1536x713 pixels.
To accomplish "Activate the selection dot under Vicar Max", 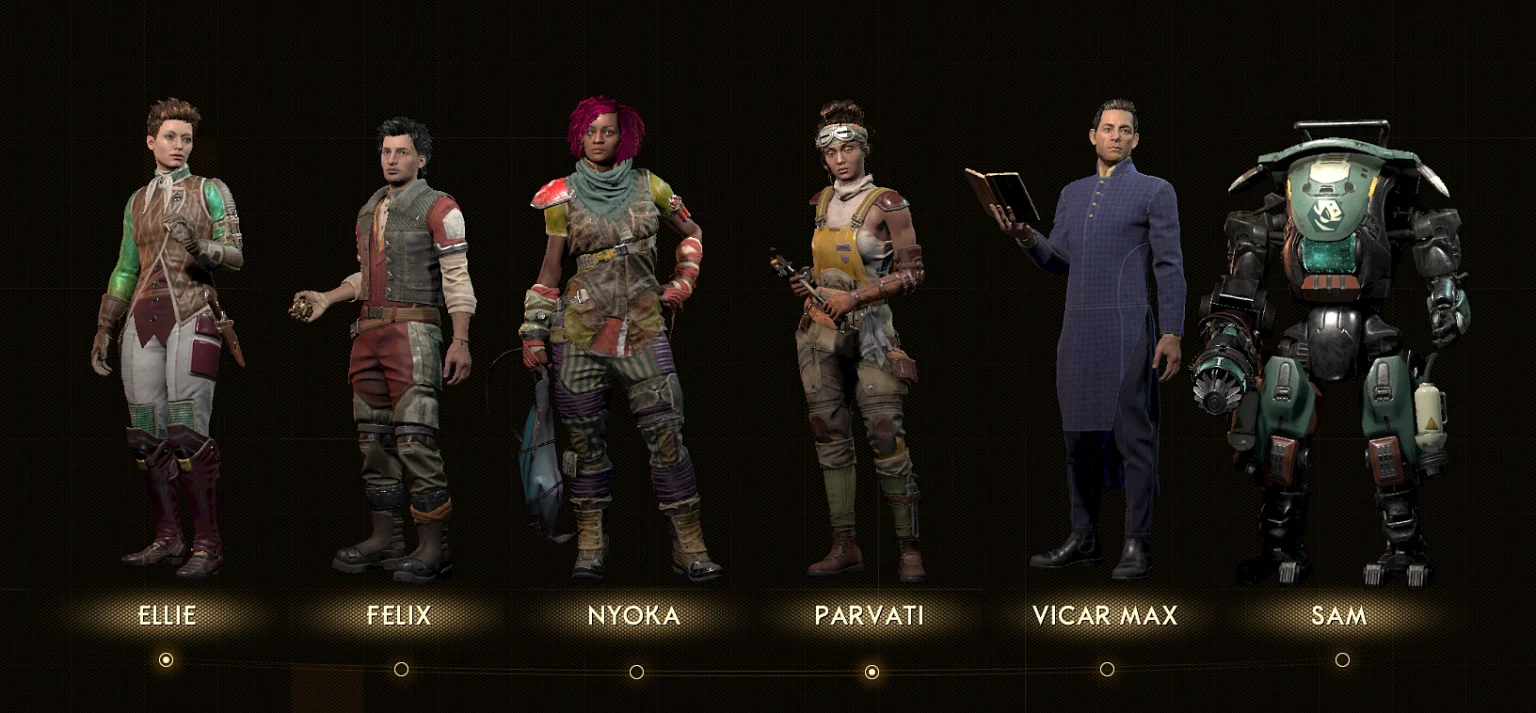I will [1107, 669].
